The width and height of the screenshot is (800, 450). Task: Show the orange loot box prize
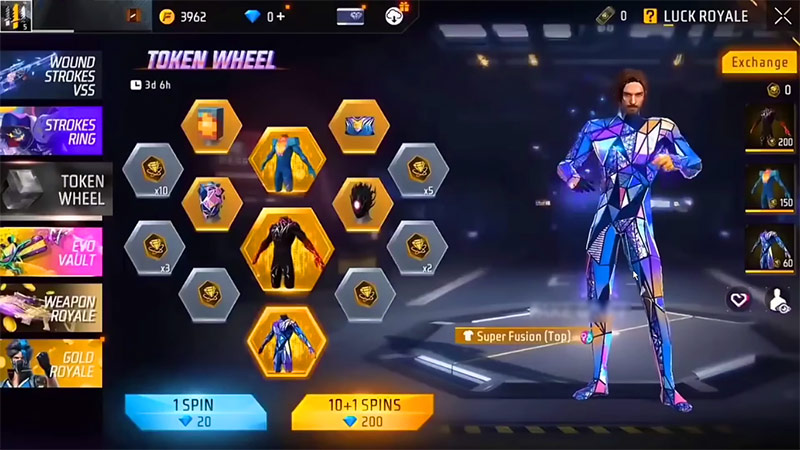211,127
